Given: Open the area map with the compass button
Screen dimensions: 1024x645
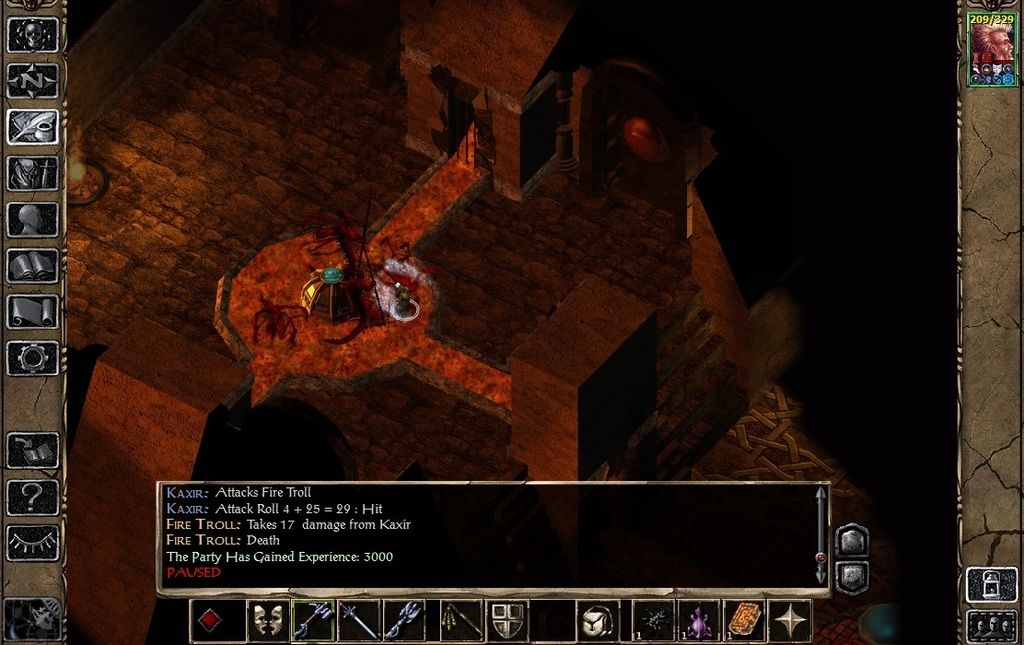Looking at the screenshot, I should pyautogui.click(x=33, y=80).
